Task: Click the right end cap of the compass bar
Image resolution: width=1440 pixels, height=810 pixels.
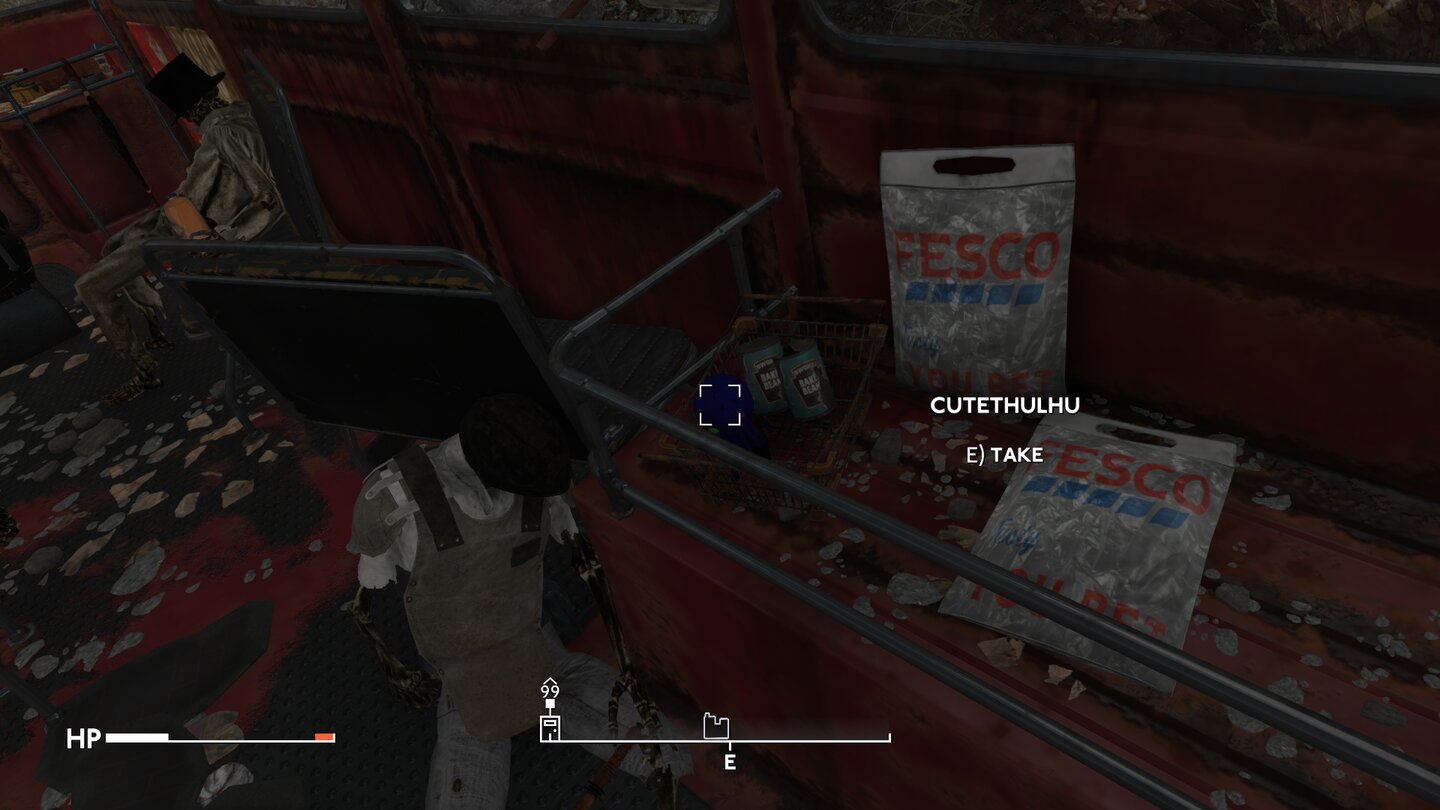Action: tap(888, 738)
